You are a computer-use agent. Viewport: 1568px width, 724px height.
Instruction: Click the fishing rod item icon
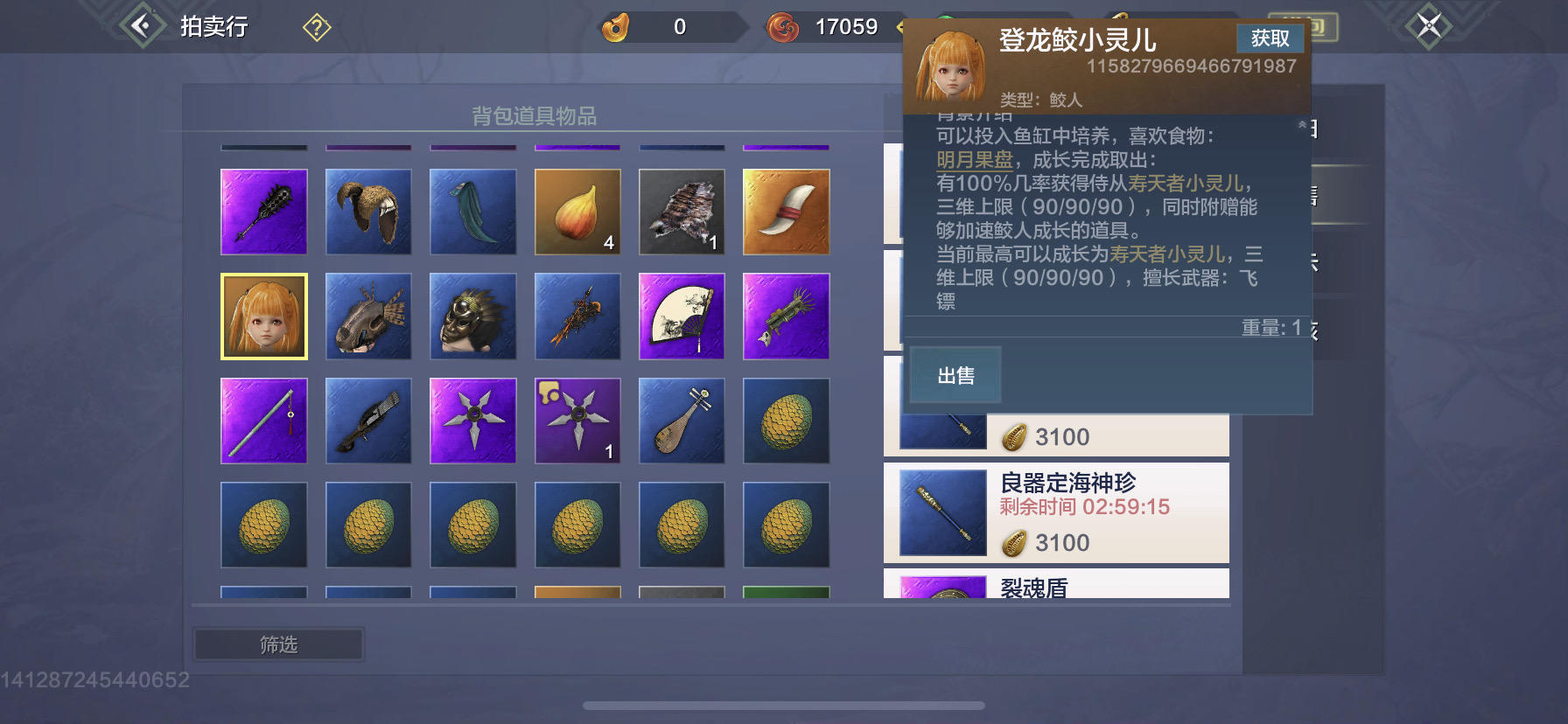pos(263,421)
